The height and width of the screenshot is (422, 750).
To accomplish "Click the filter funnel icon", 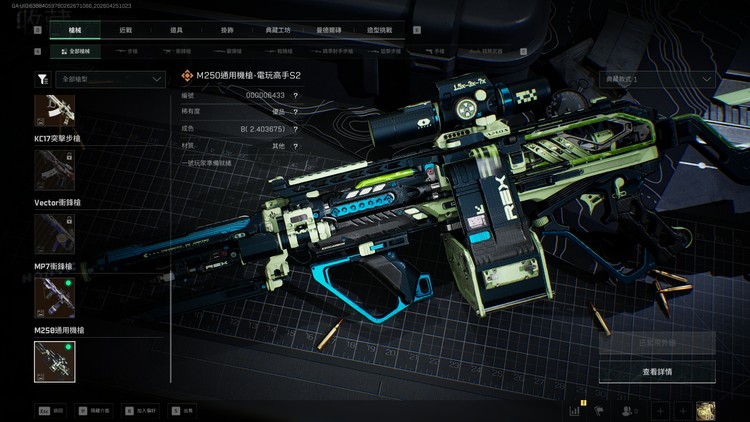I will 41,78.
